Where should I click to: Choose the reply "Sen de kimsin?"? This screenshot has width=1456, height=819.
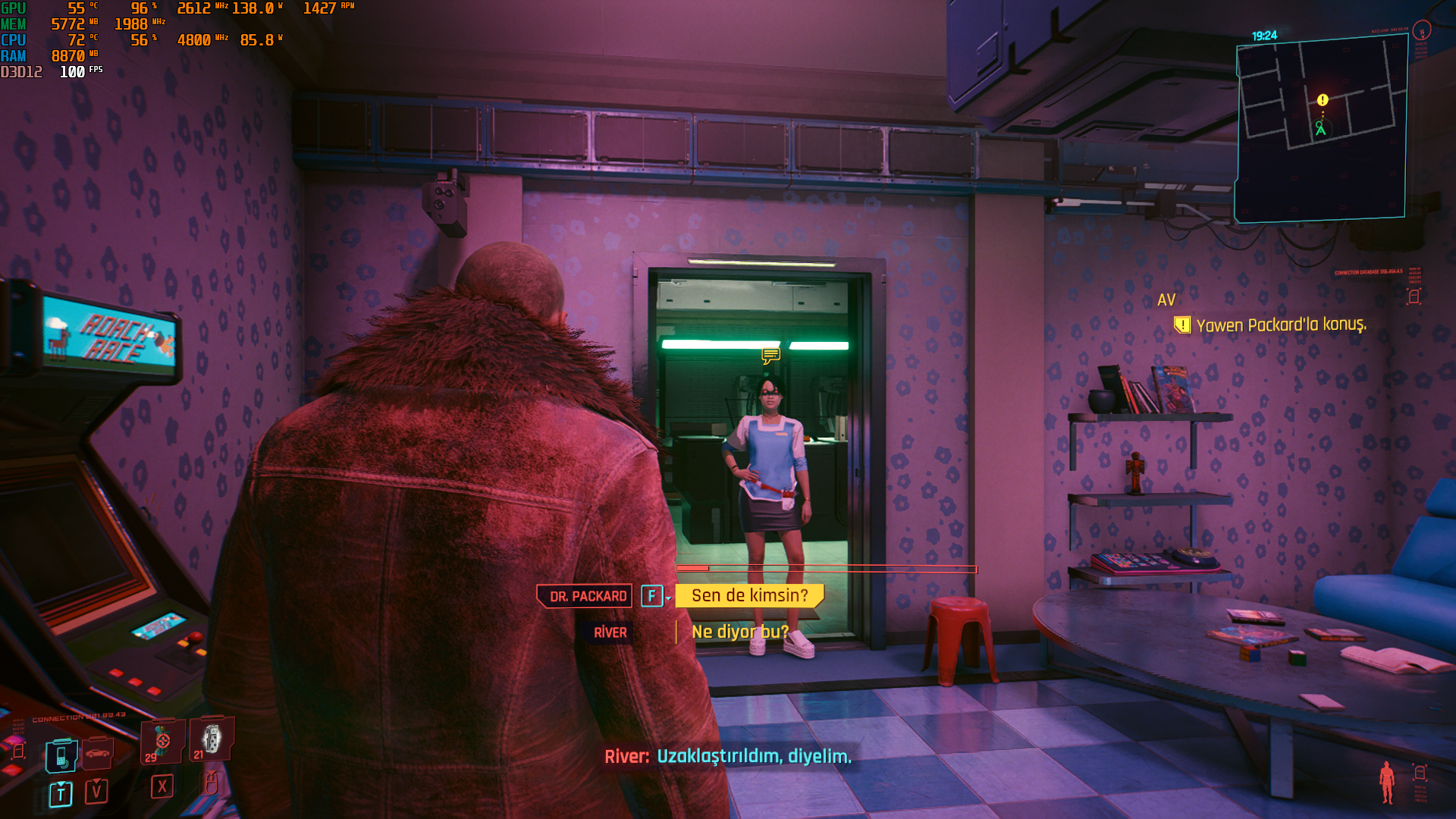coord(749,596)
